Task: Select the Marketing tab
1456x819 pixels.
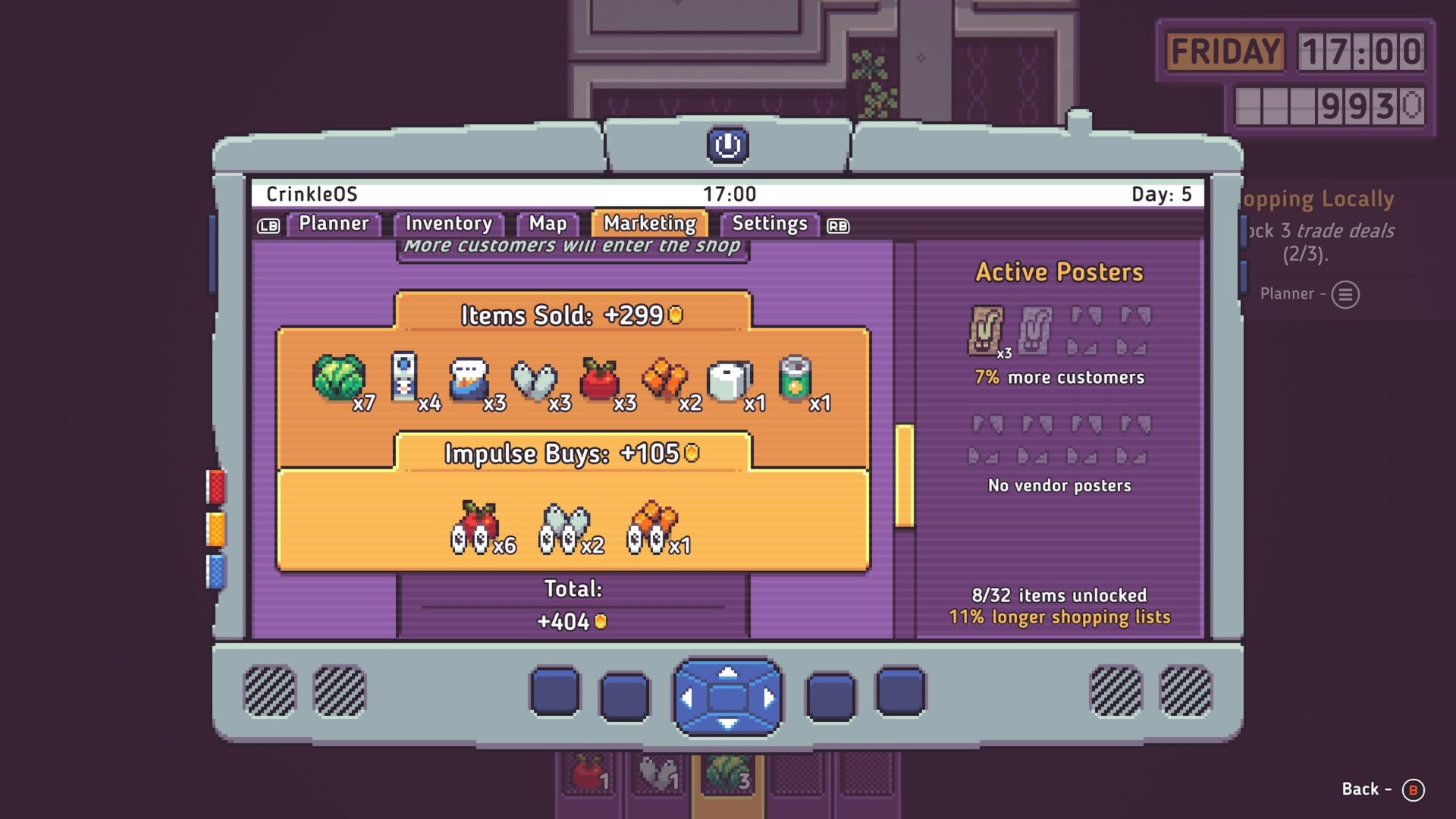Action: pyautogui.click(x=650, y=224)
